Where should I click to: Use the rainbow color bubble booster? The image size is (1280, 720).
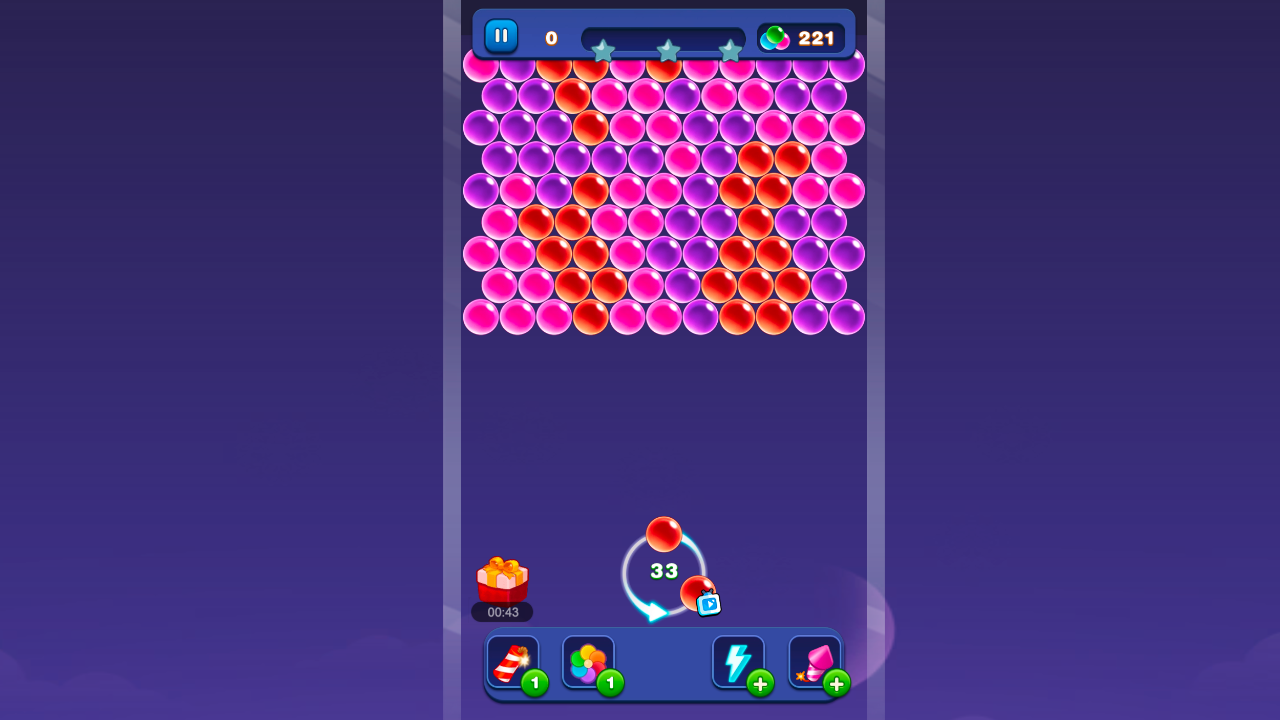[x=588, y=660]
